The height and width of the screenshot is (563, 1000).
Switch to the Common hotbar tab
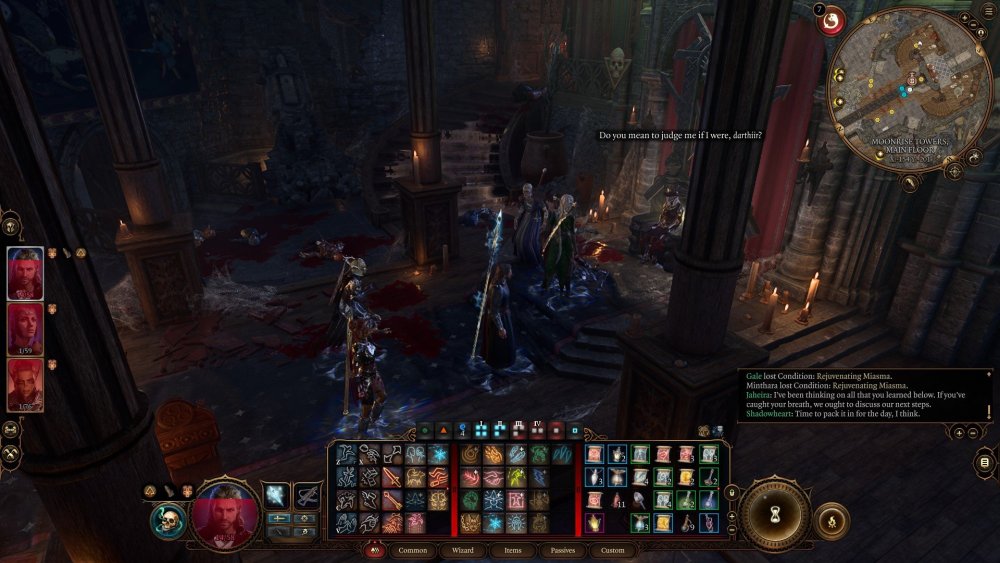pyautogui.click(x=413, y=550)
